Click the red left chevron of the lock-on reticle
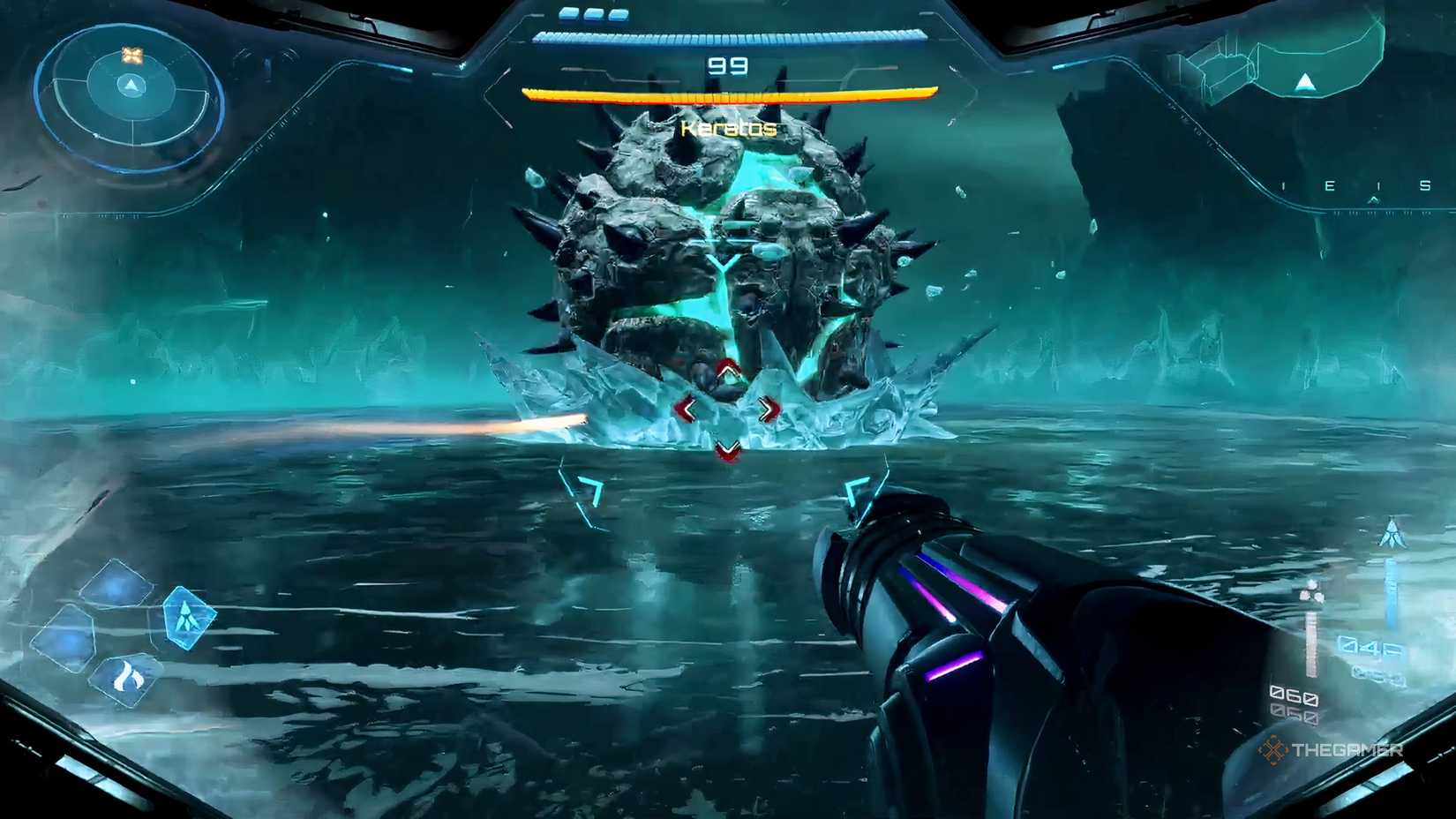This screenshot has height=819, width=1456. (690, 408)
